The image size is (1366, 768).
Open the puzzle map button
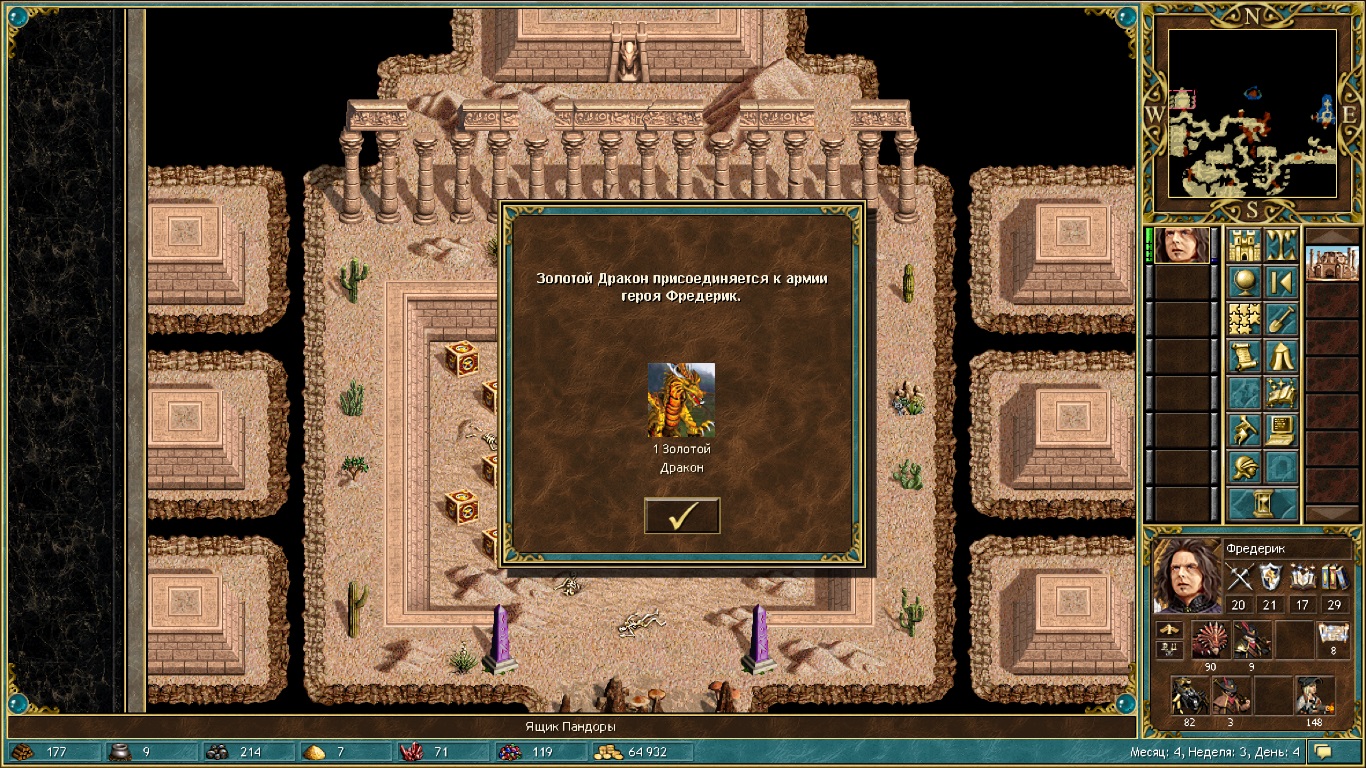[1245, 320]
